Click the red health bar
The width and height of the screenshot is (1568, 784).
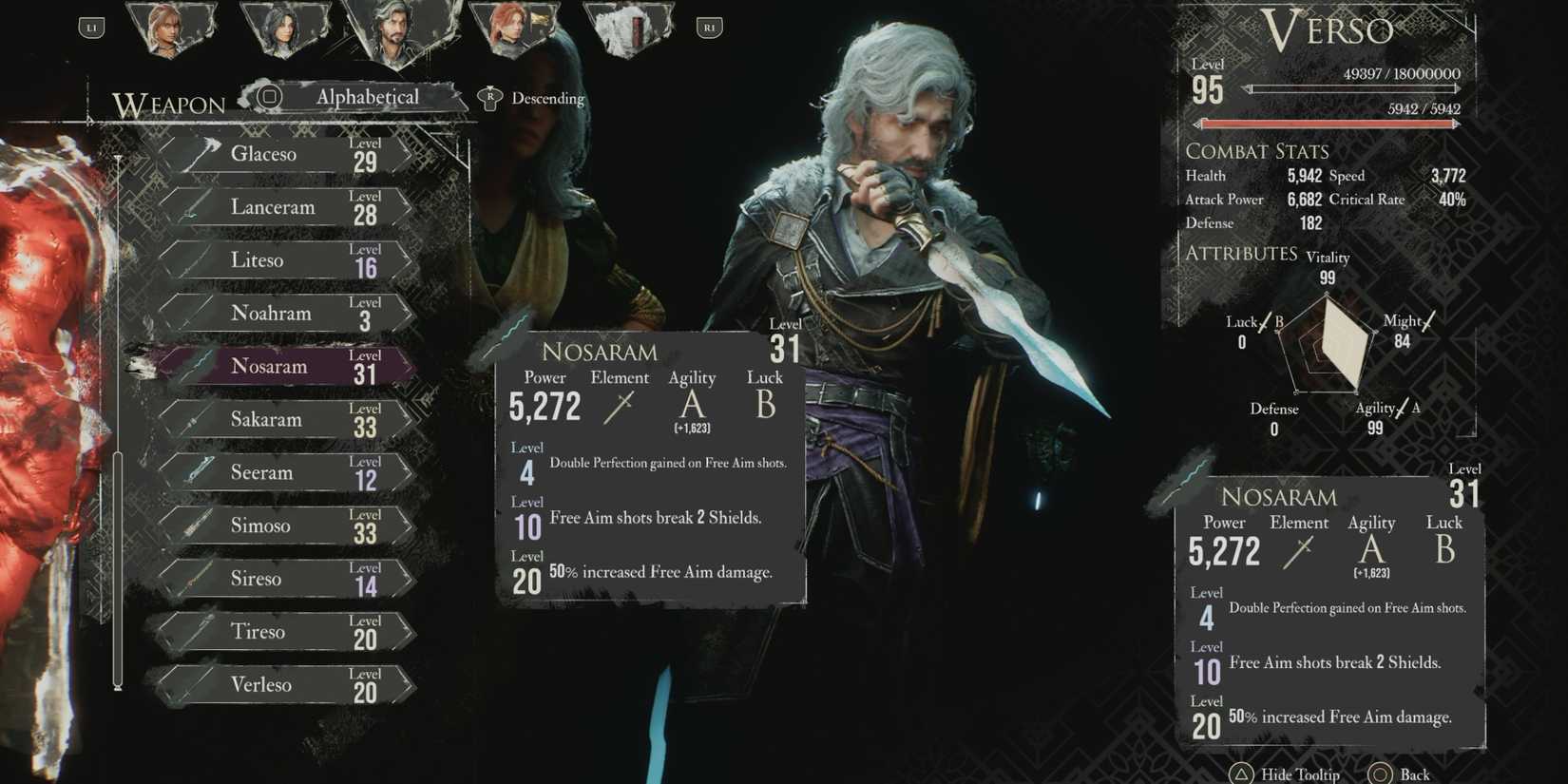pos(1329,123)
